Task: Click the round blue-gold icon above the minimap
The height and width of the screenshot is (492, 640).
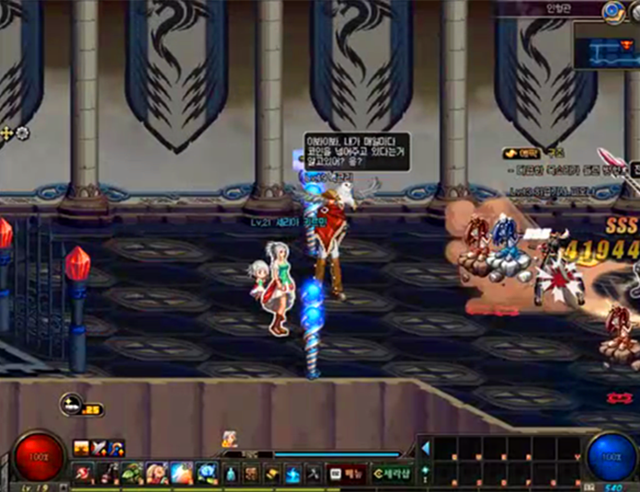Action: click(x=613, y=11)
